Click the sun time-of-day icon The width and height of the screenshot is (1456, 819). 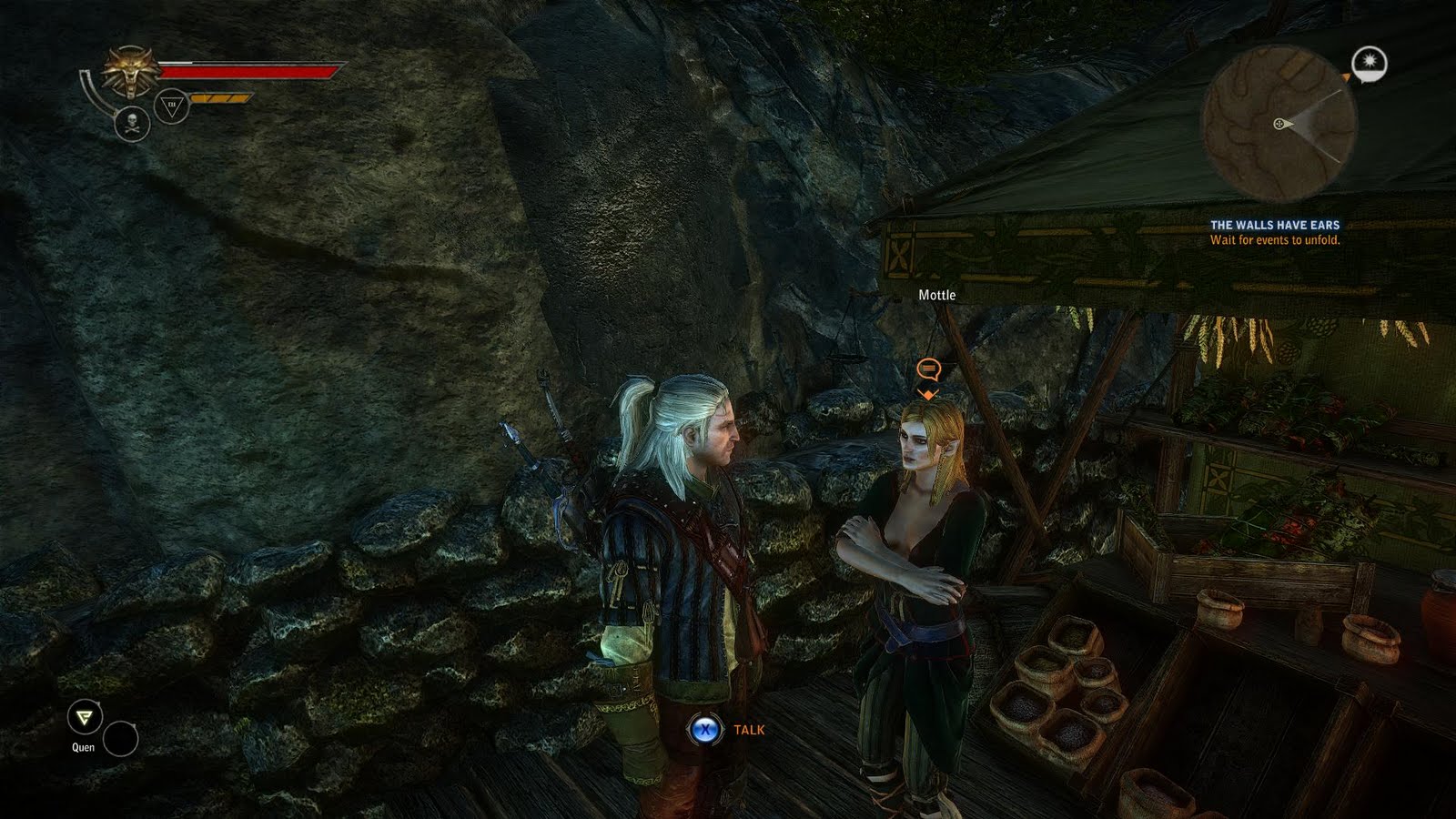point(1369,64)
